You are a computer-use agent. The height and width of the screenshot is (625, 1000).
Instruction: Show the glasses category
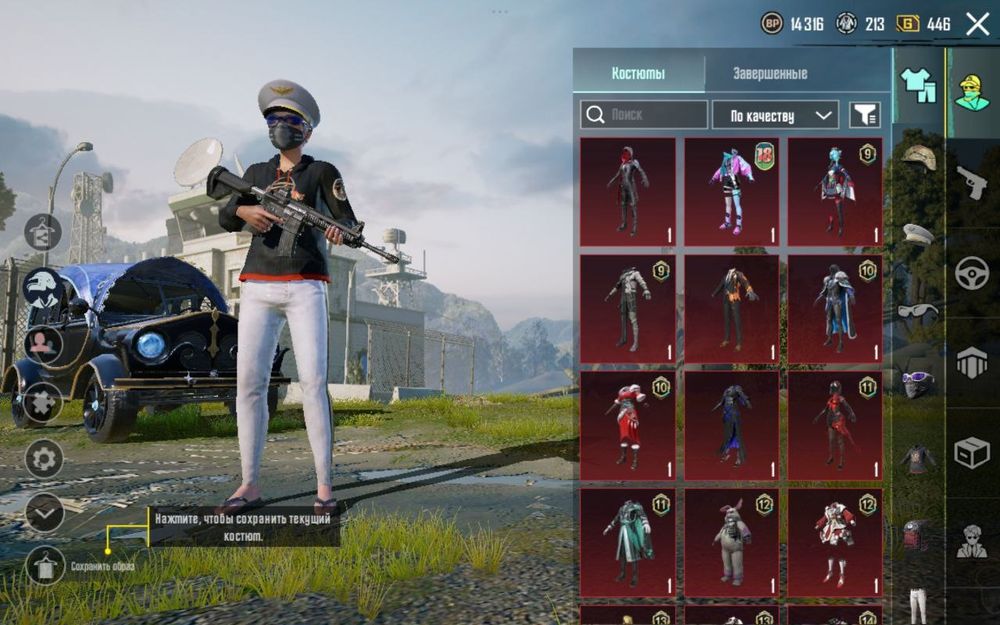918,310
